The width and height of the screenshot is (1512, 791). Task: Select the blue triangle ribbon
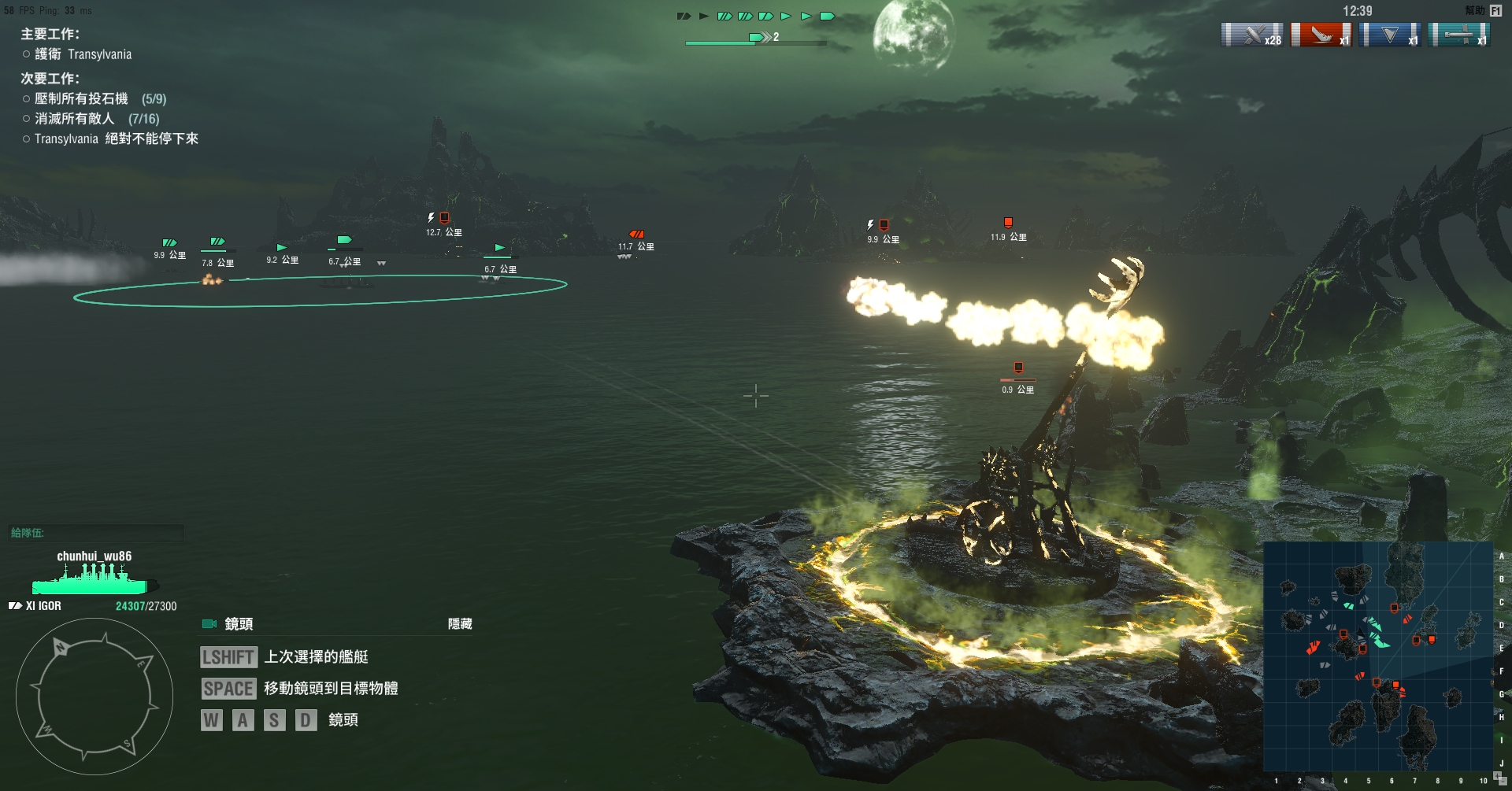1390,35
